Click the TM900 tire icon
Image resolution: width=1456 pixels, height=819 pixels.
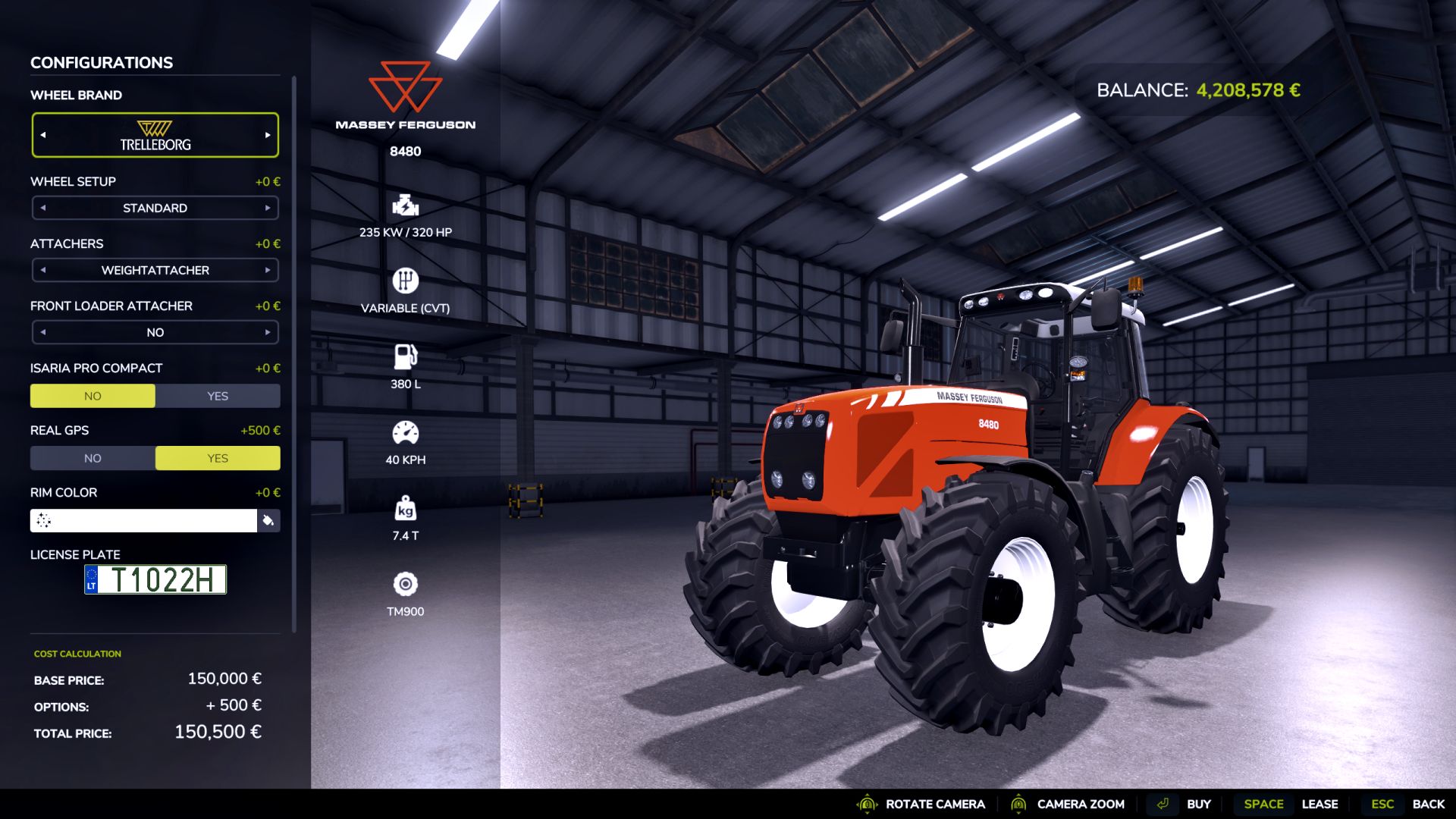(406, 584)
